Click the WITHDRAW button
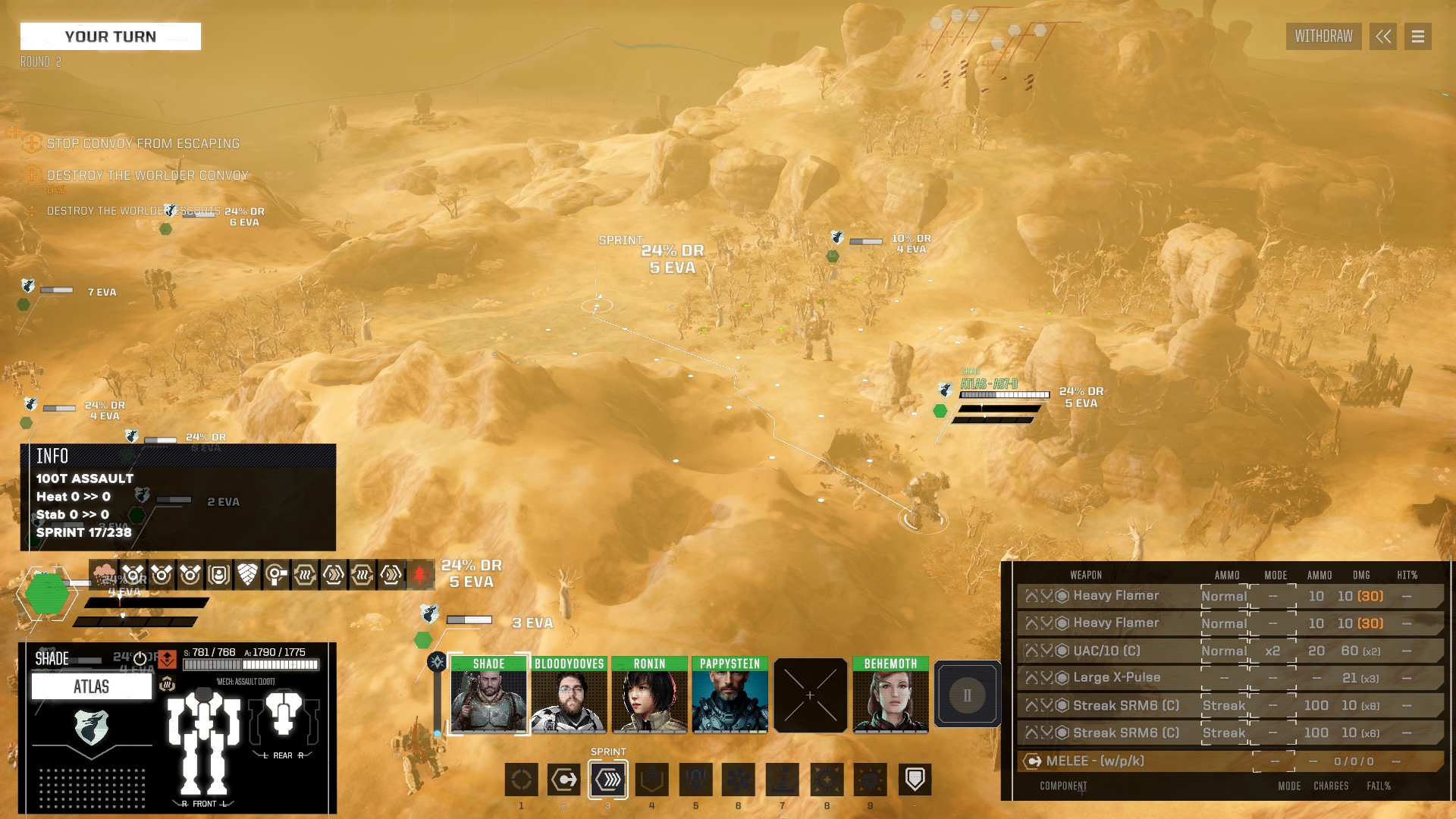1456x819 pixels. coord(1323,36)
